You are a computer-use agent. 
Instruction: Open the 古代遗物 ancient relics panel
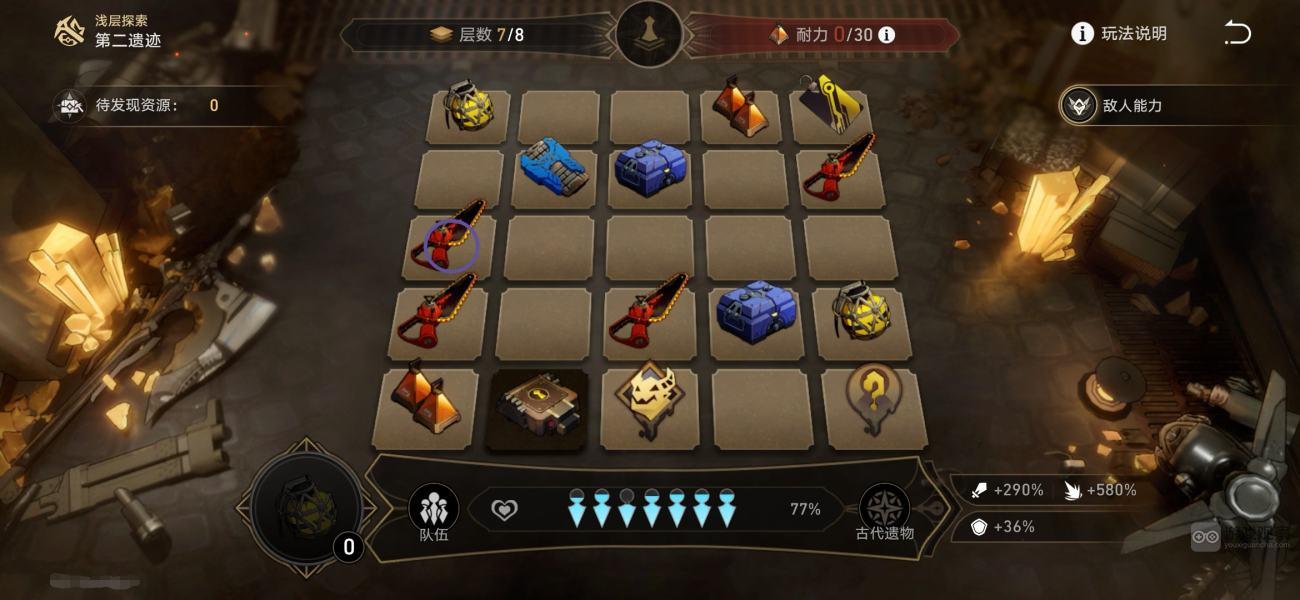885,511
